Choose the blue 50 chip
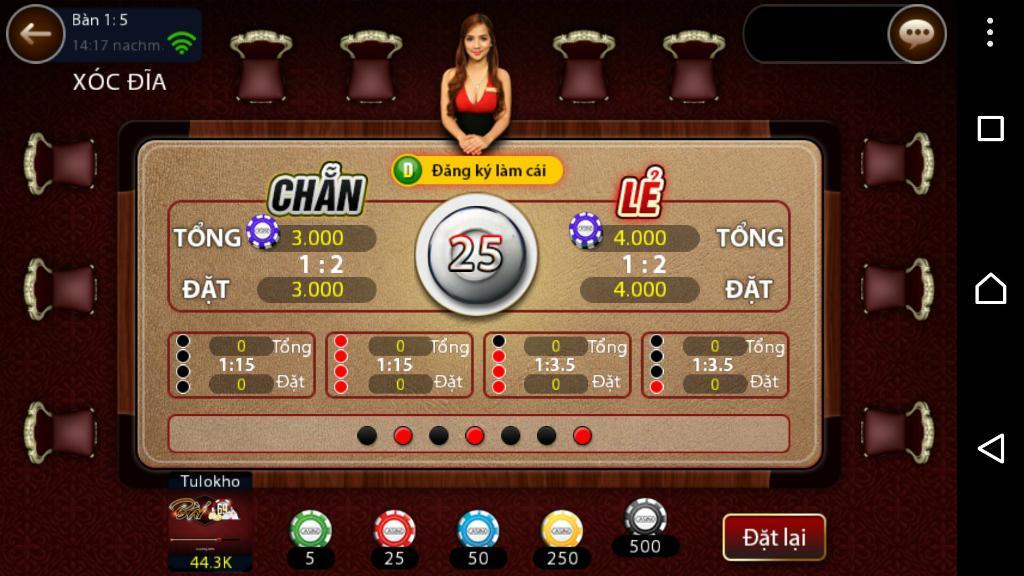This screenshot has width=1024, height=576. [x=478, y=530]
